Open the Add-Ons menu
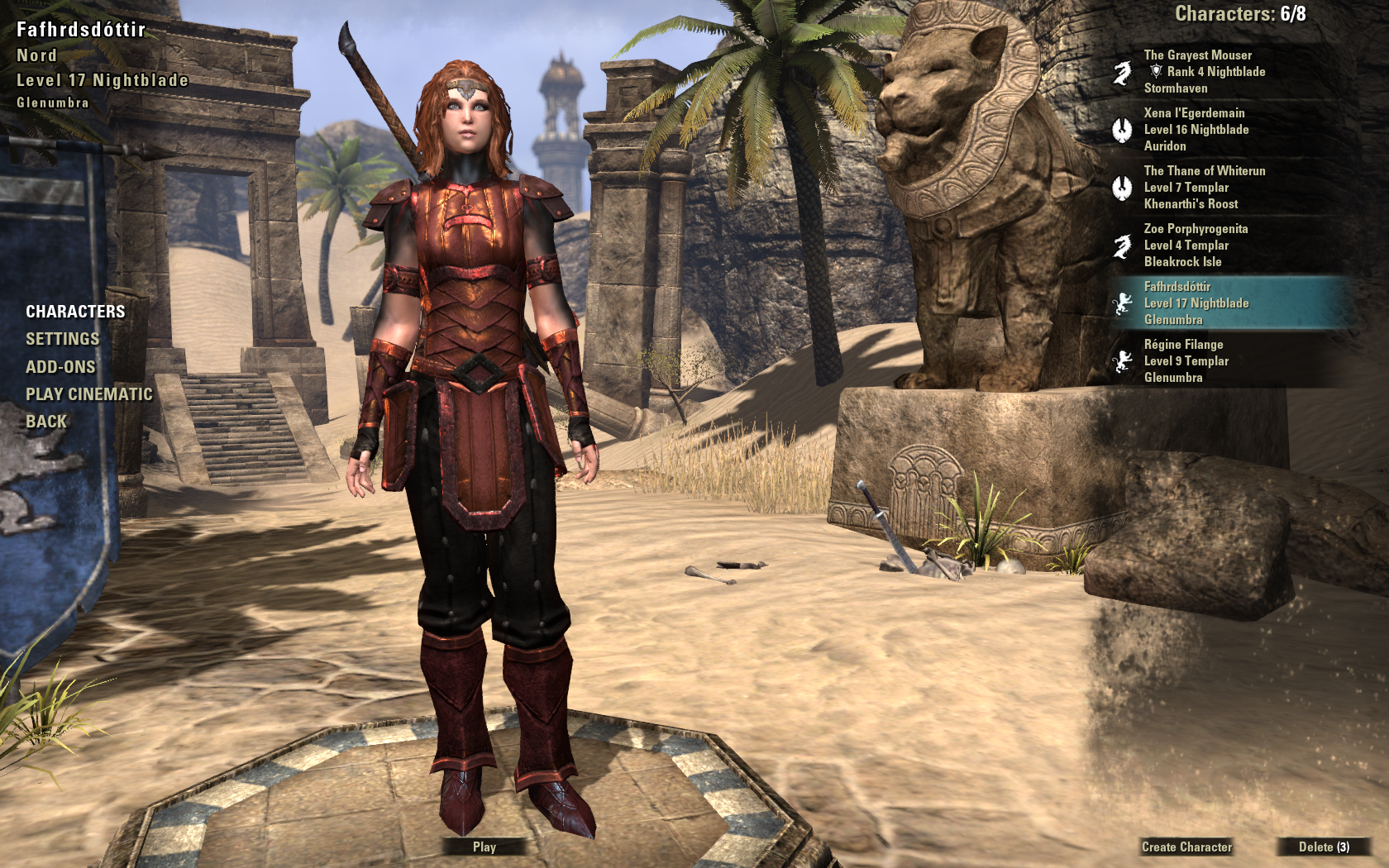Viewport: 1389px width, 868px height. click(60, 367)
